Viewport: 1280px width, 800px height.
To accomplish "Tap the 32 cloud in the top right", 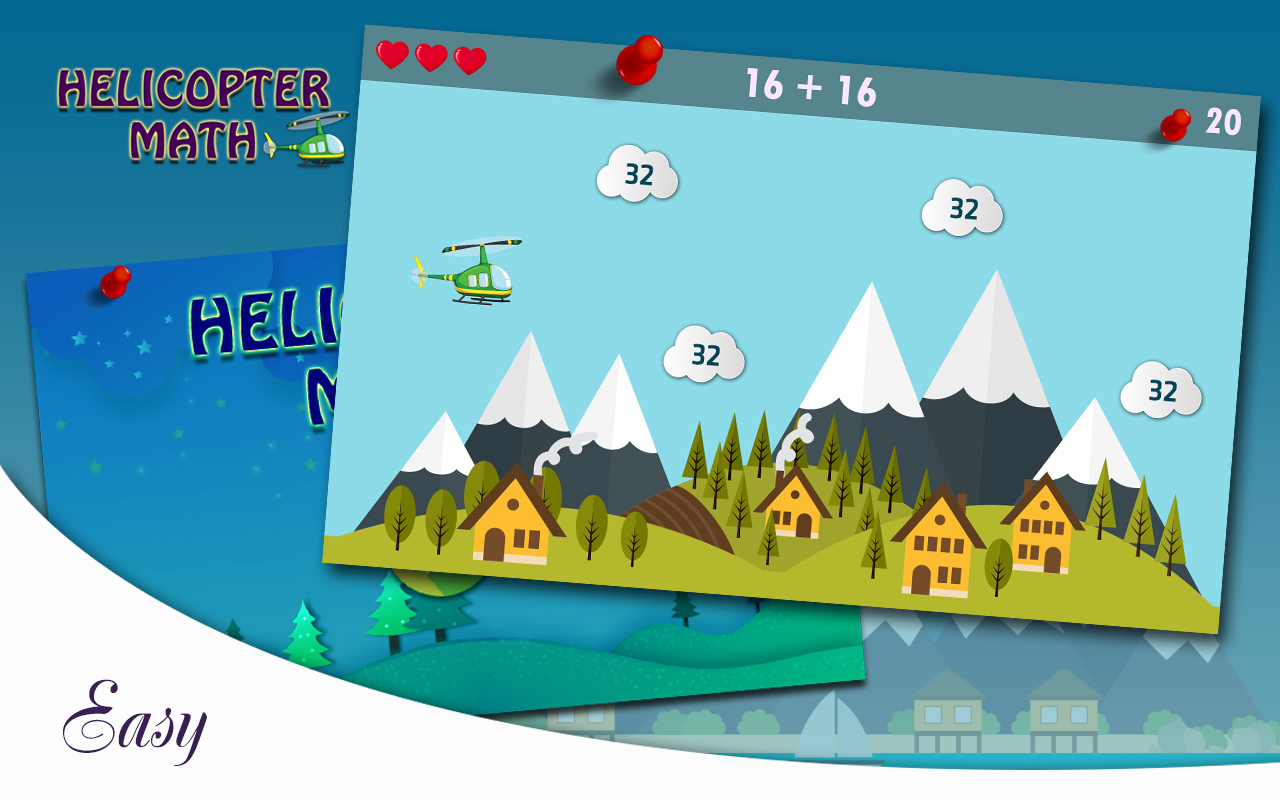I will click(x=963, y=208).
